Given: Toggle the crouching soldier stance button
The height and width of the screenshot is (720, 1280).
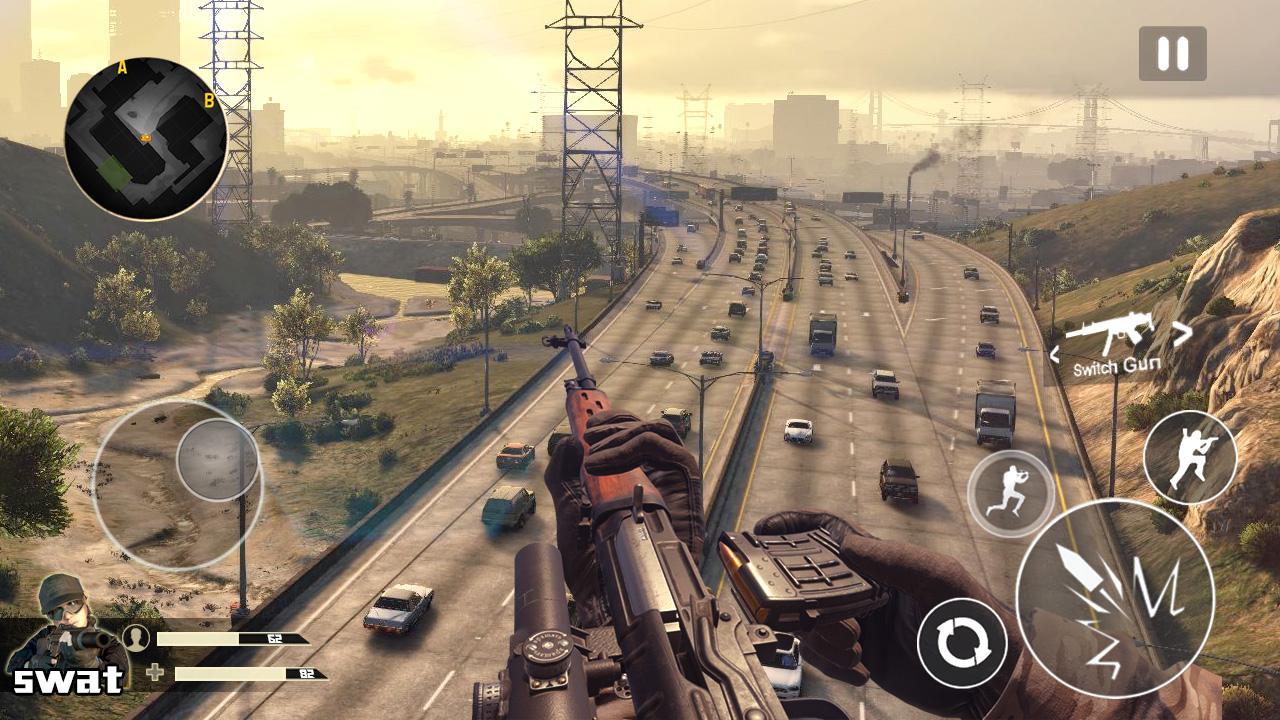Looking at the screenshot, I should coord(1189,457).
